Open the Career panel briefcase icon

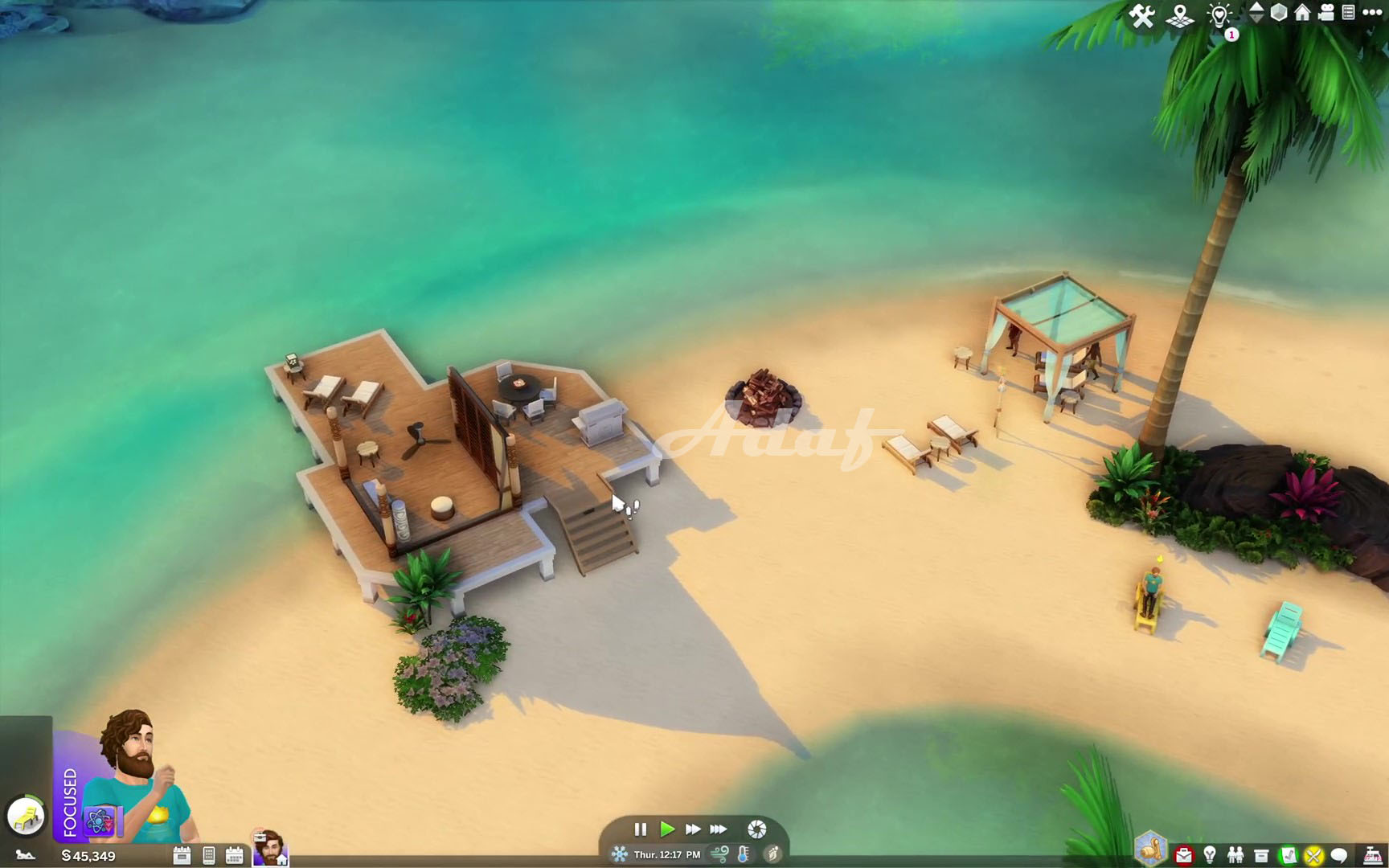(x=1184, y=854)
